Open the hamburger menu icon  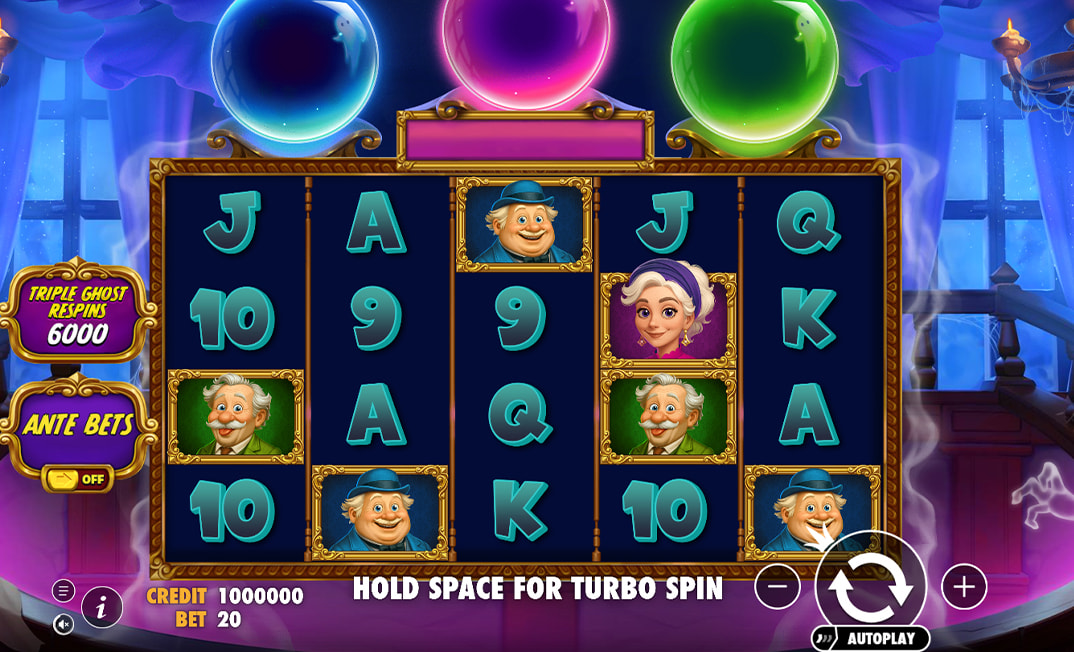tap(63, 591)
